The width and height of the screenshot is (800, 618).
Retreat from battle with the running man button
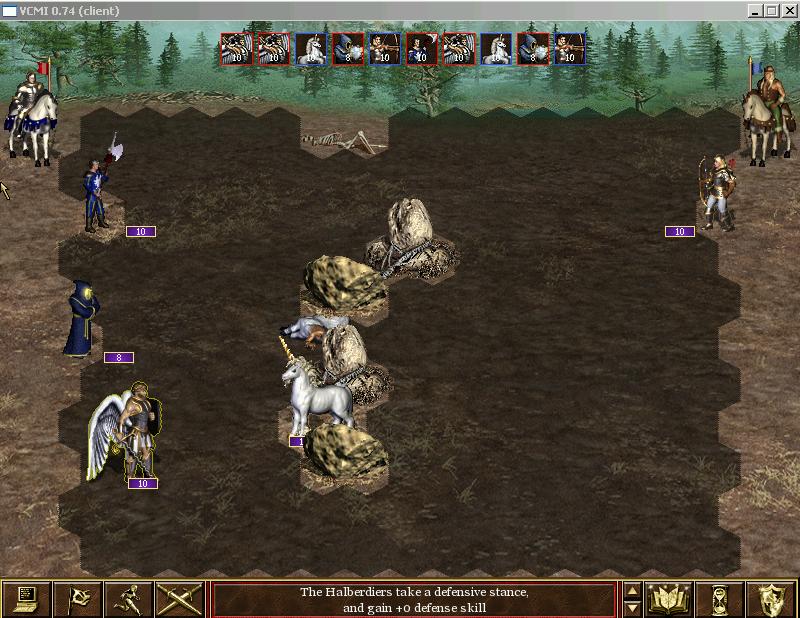point(128,598)
